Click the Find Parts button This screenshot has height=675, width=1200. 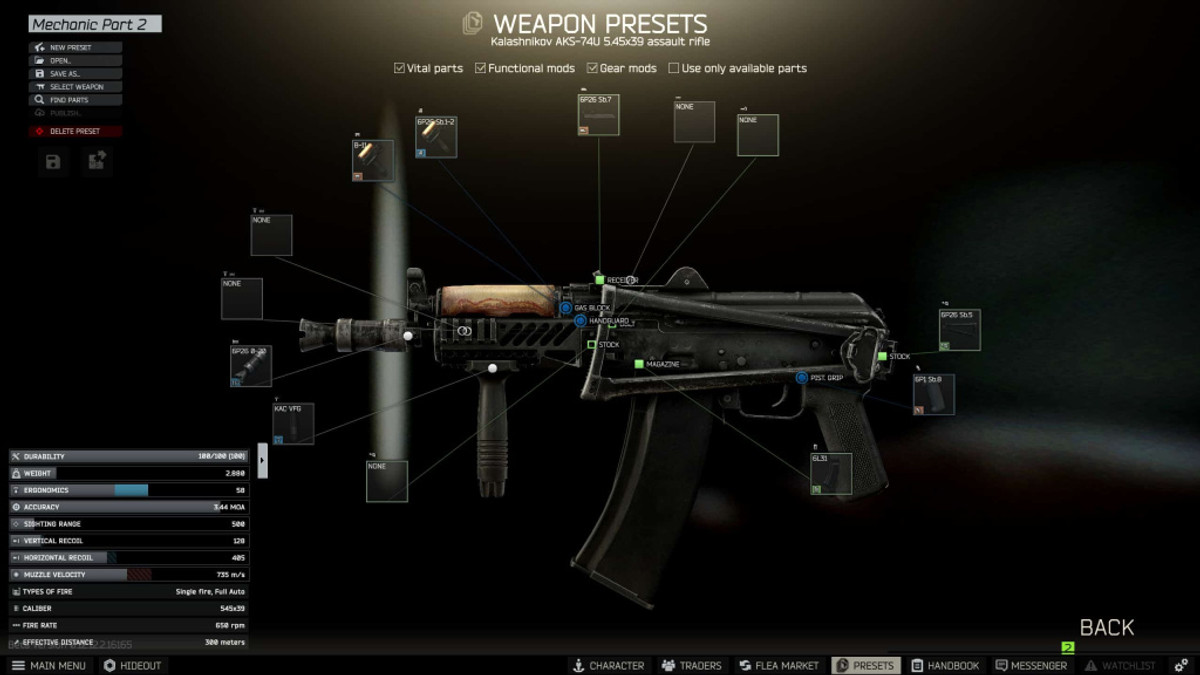tap(76, 100)
